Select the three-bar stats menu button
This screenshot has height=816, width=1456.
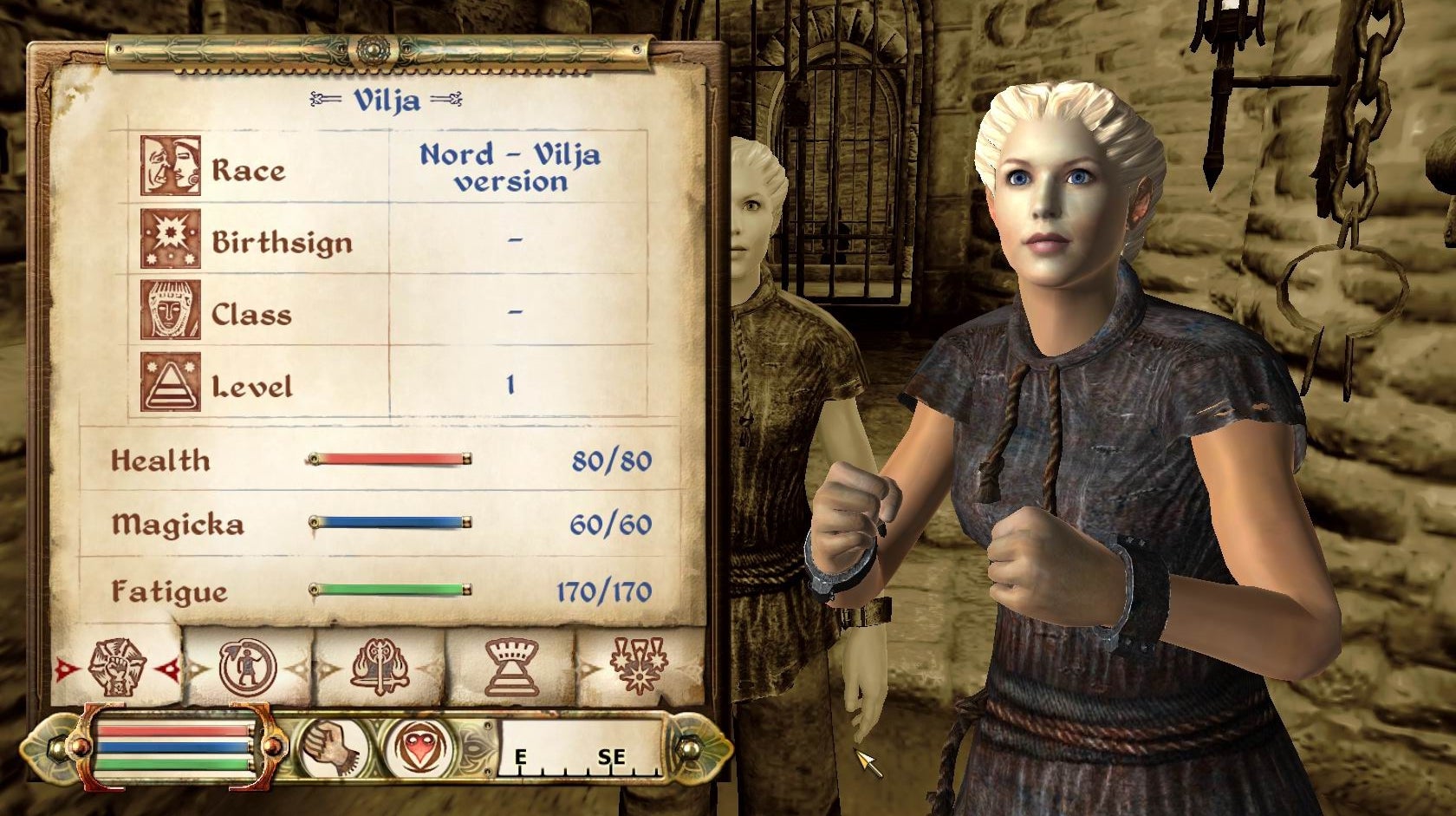pos(174,747)
